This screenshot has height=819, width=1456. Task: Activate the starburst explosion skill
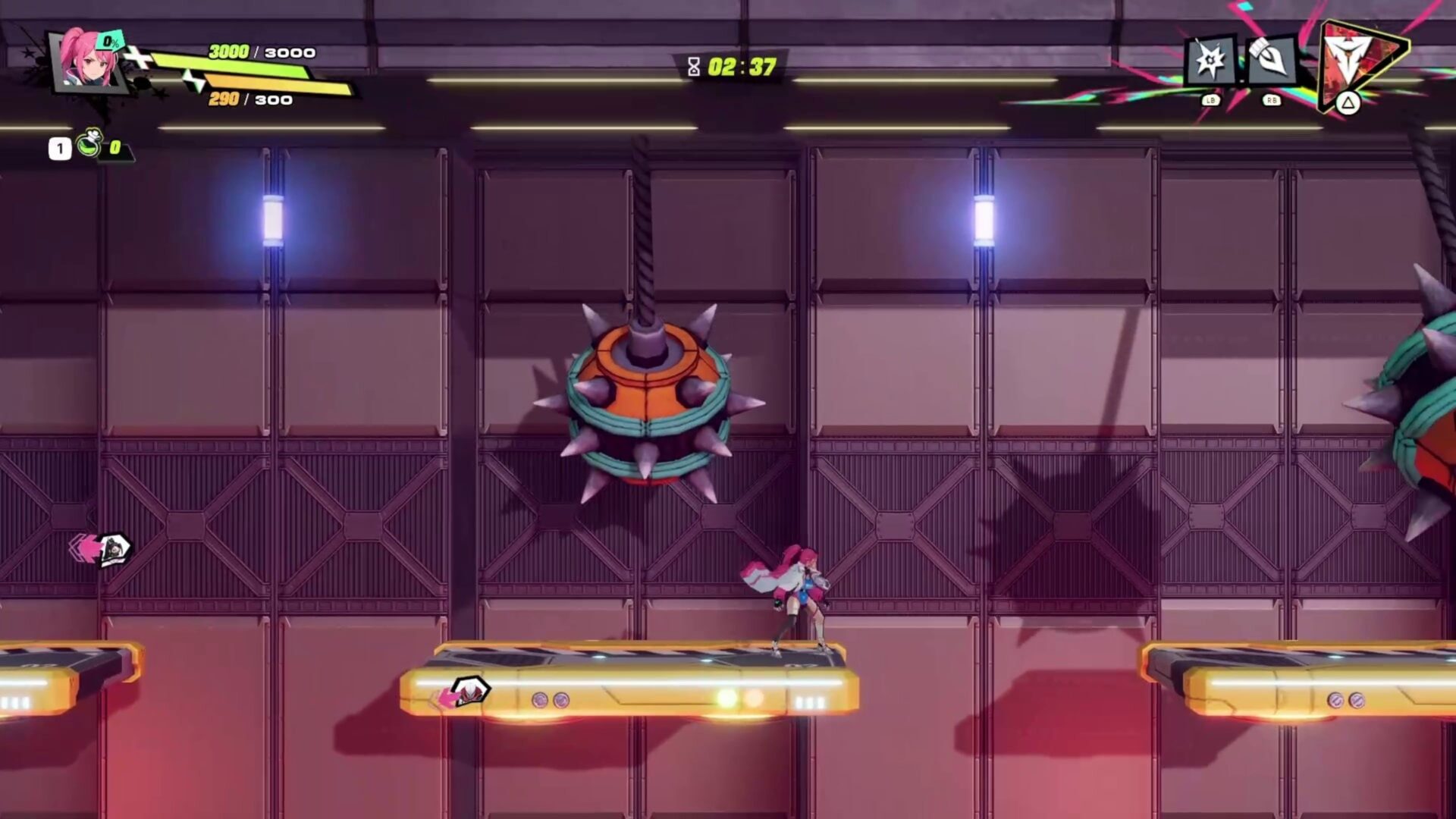coord(1210,61)
